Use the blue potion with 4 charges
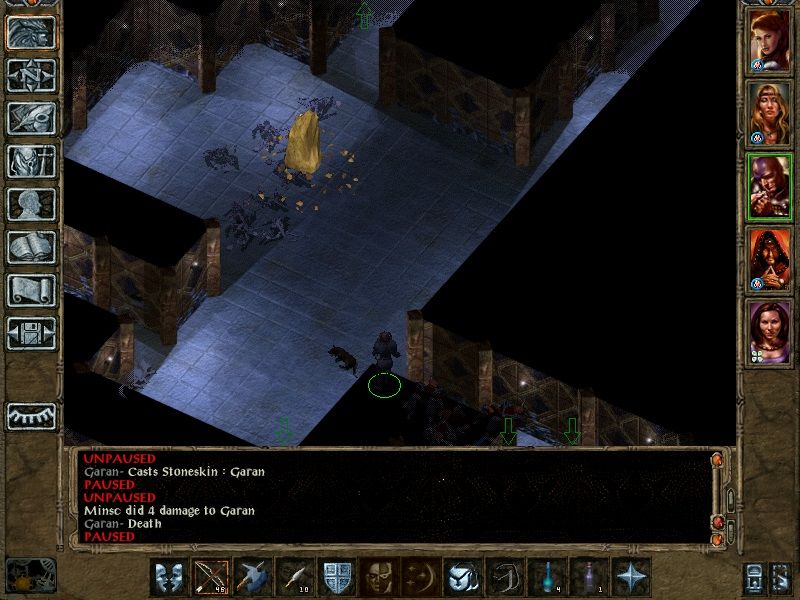800x600 pixels. 546,577
